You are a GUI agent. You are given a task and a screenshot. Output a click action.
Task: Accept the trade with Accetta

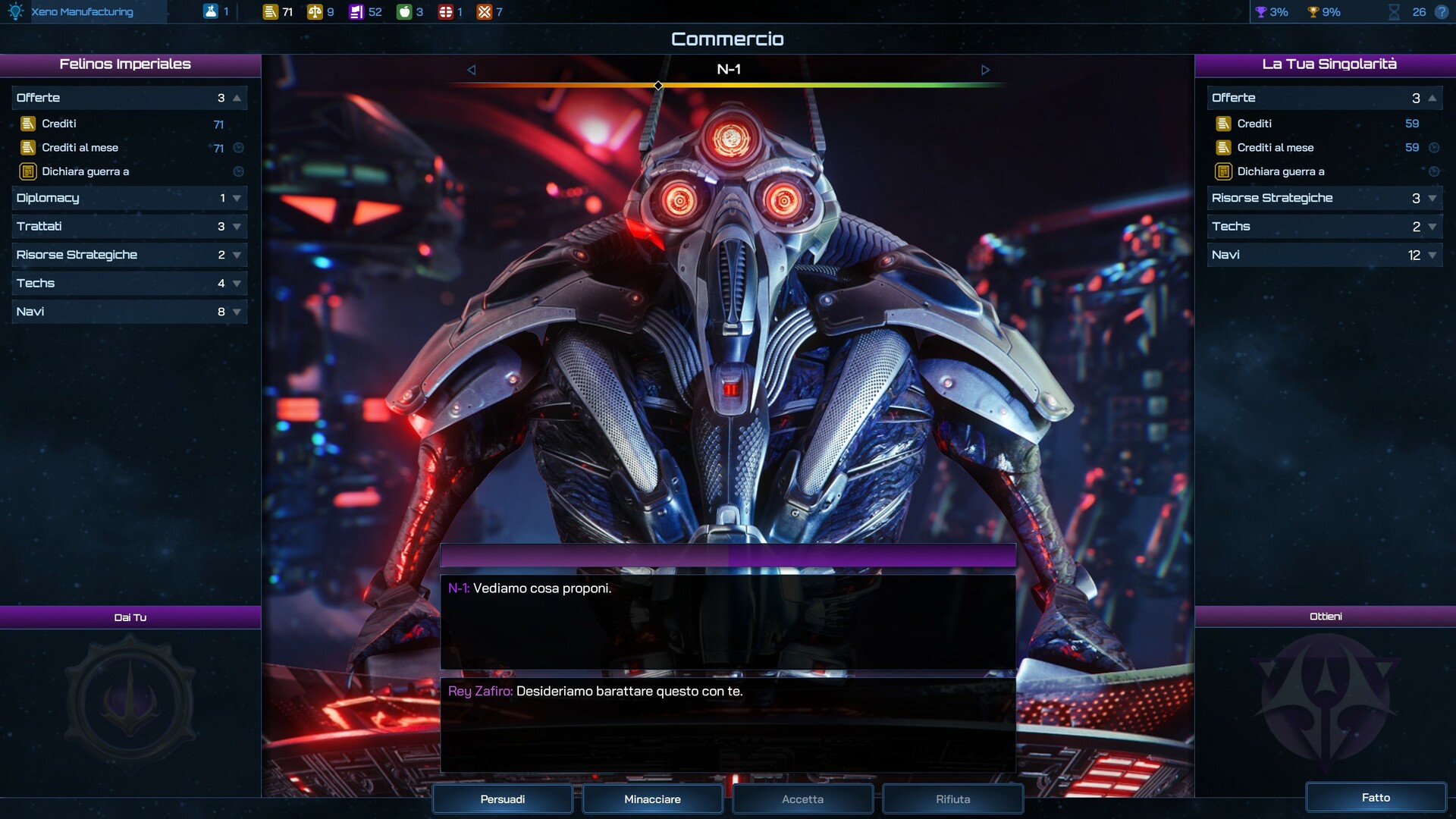[x=802, y=799]
